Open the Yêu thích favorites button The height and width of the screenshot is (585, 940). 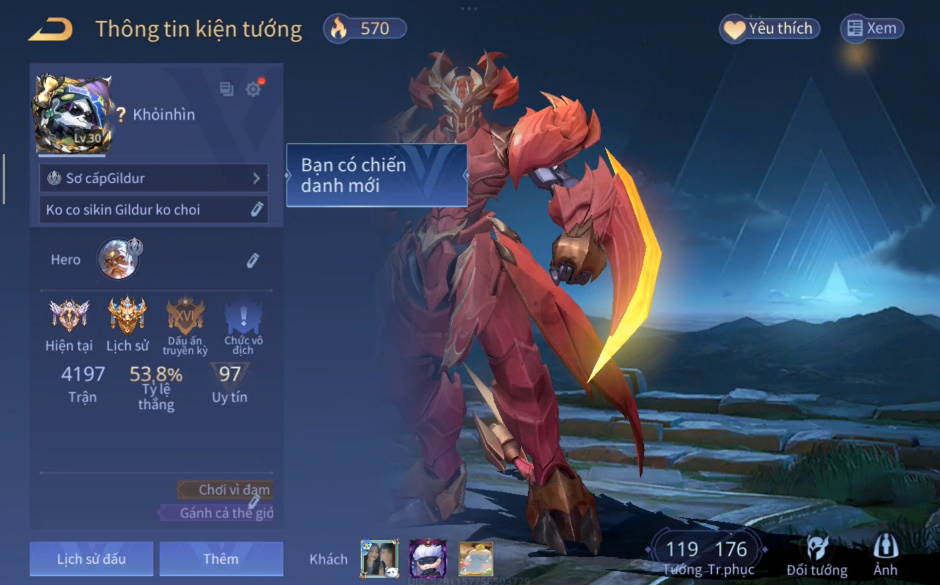769,29
